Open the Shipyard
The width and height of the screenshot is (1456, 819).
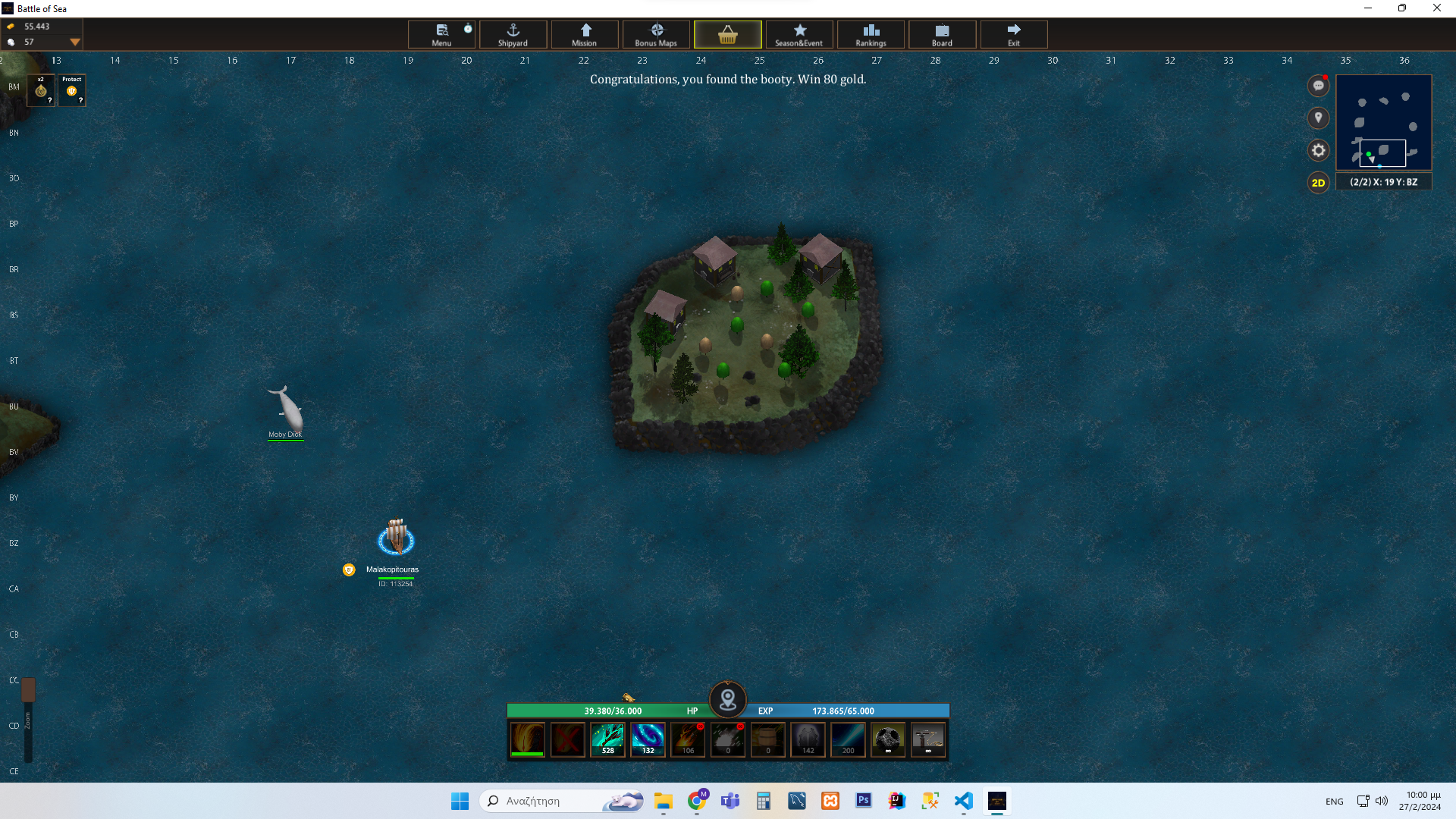tap(513, 34)
